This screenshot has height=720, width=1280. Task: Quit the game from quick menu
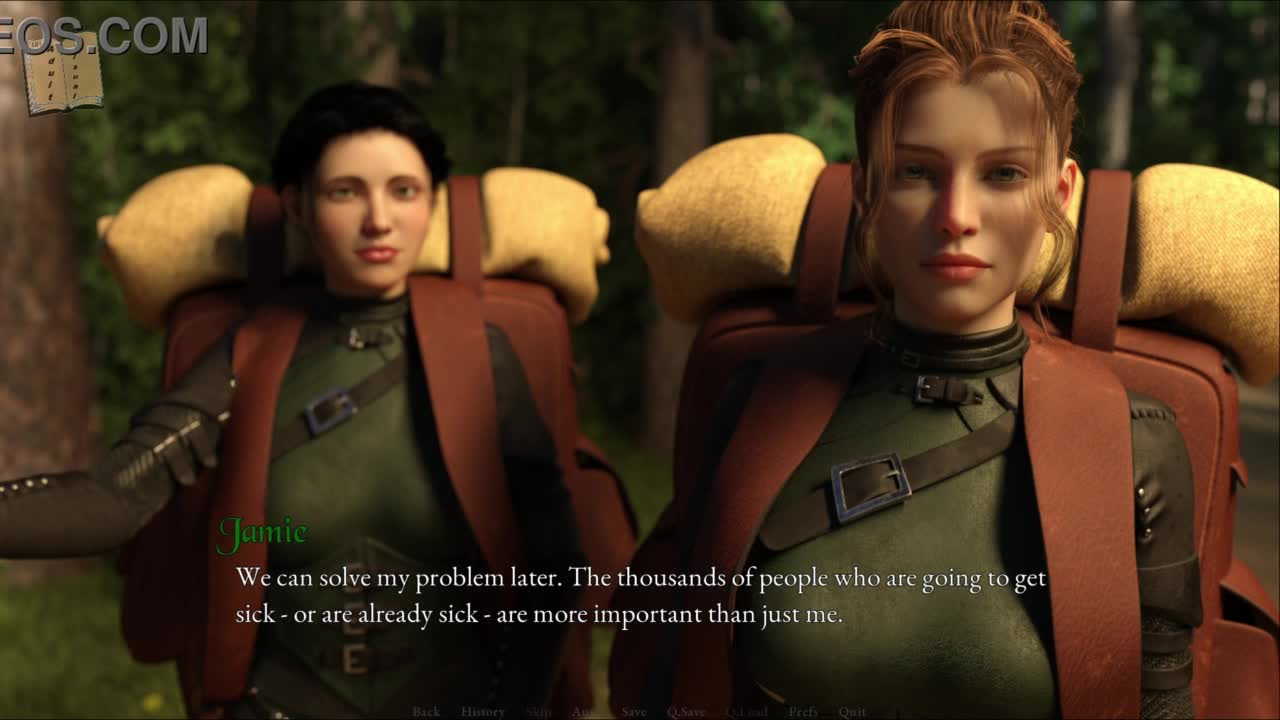pyautogui.click(x=853, y=712)
